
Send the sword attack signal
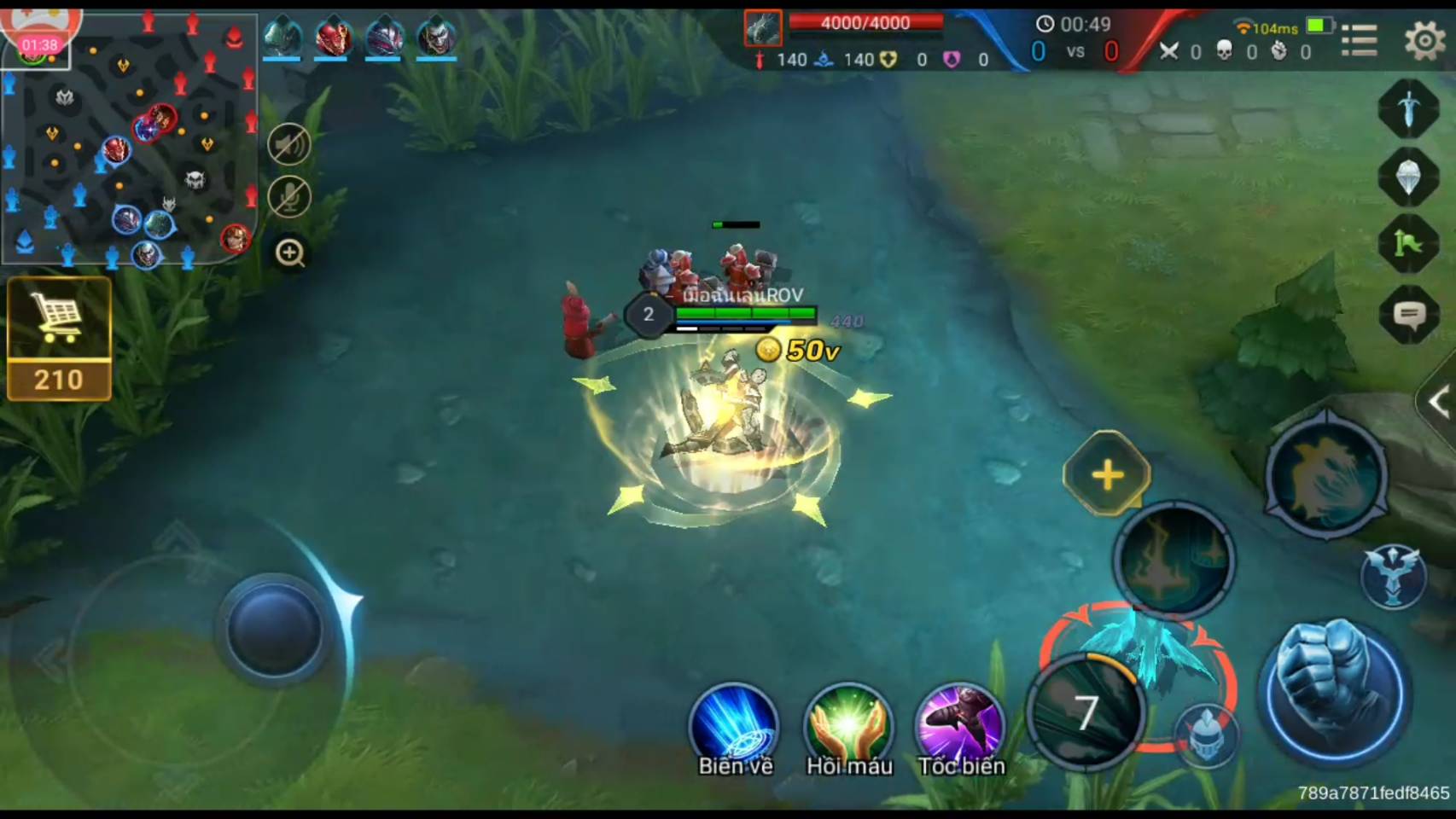pyautogui.click(x=1409, y=108)
